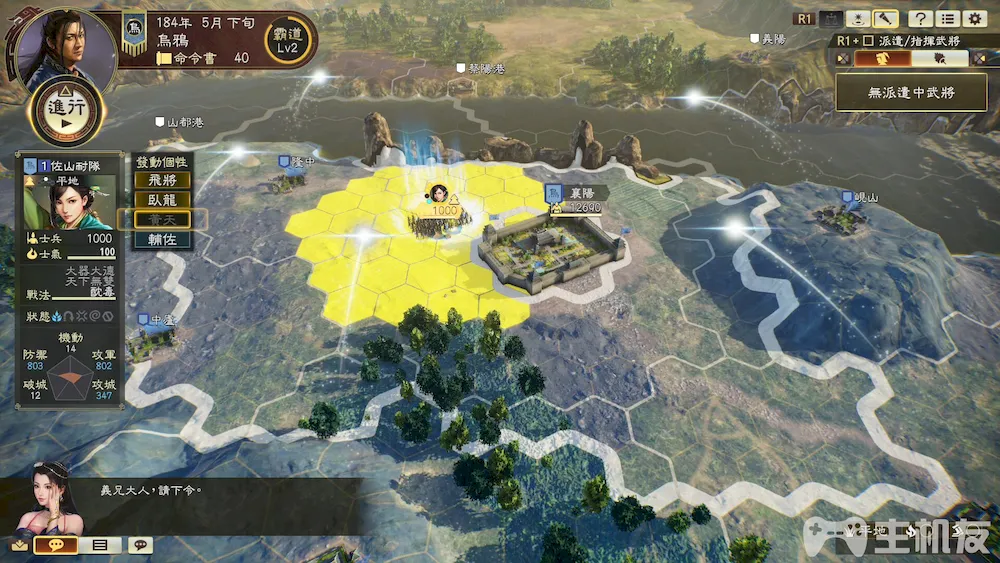Screen dimensions: 1000x563
Task: Open the help question mark button
Action: pos(919,18)
